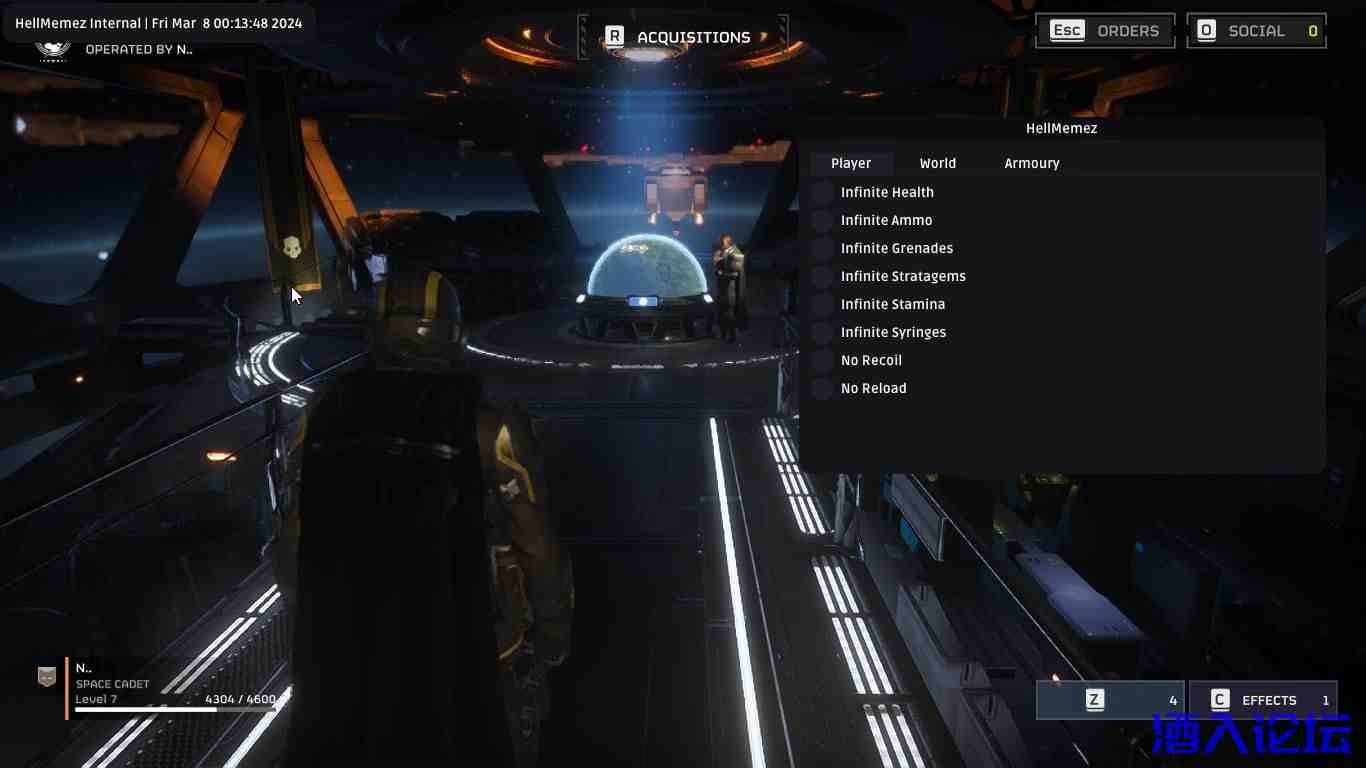Viewport: 1366px width, 768px height.
Task: Open the Acquisitions menu
Action: [681, 37]
